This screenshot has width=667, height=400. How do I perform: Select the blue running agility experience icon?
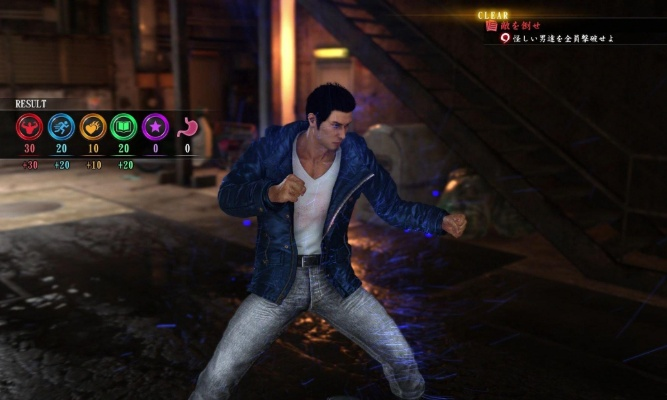pyautogui.click(x=61, y=127)
